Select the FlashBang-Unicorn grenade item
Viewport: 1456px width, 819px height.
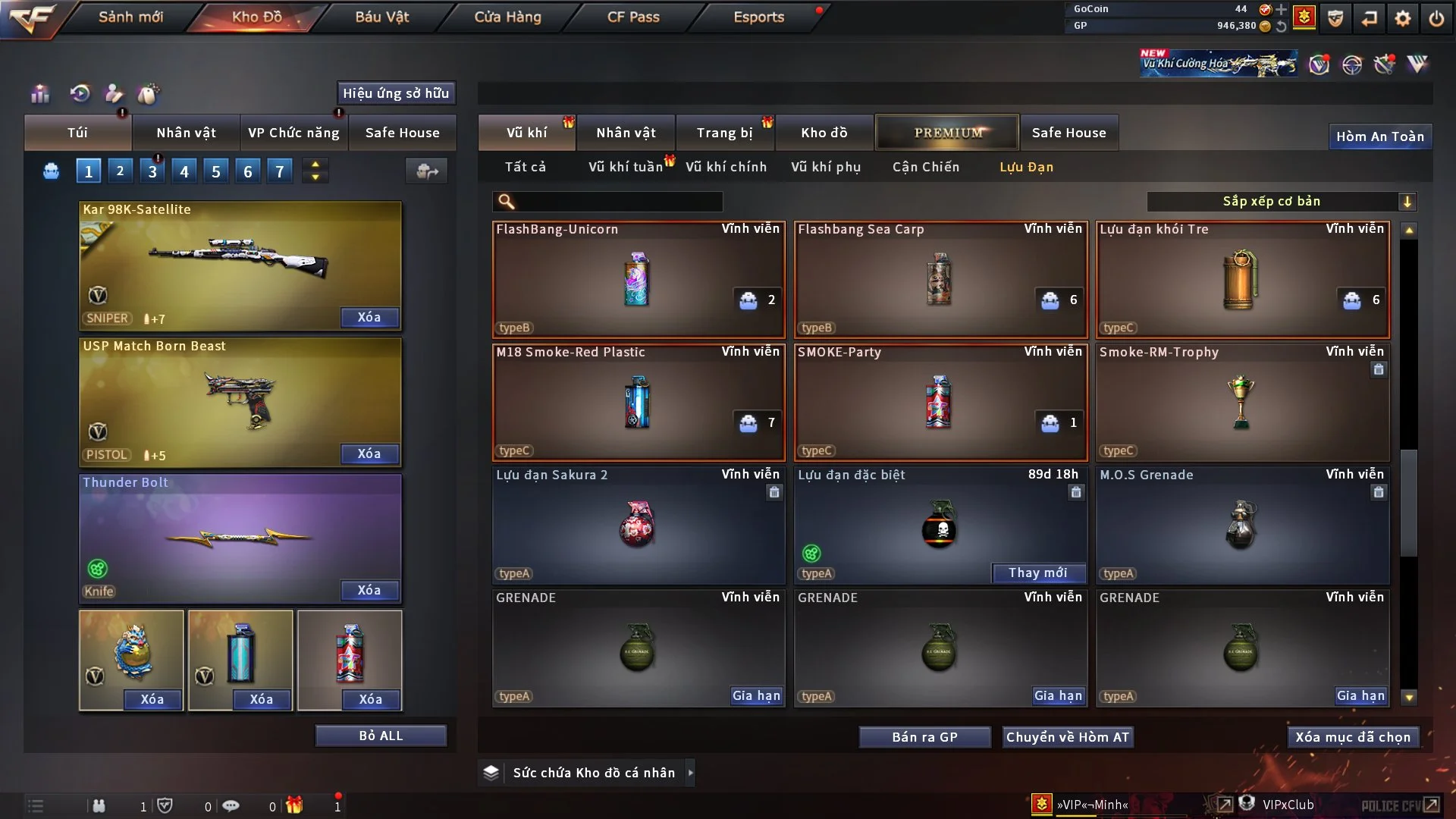point(638,279)
